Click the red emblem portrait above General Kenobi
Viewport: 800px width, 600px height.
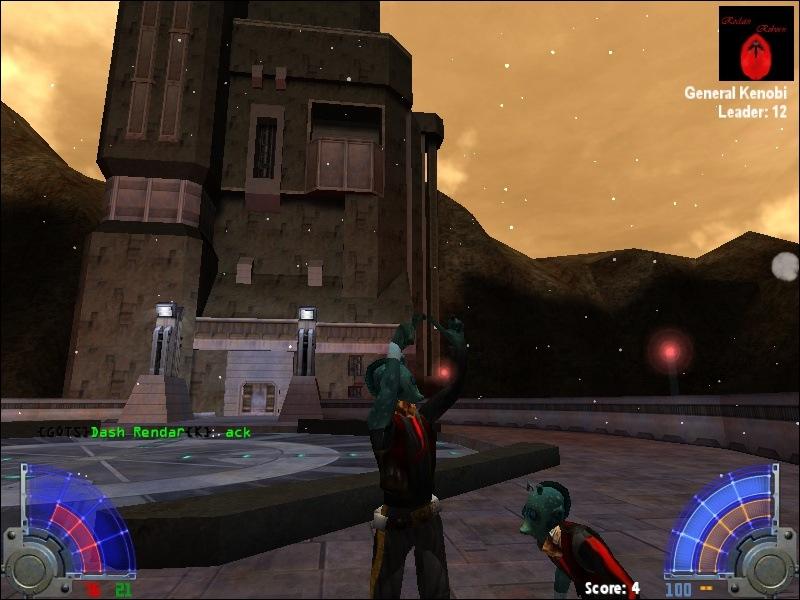(756, 44)
